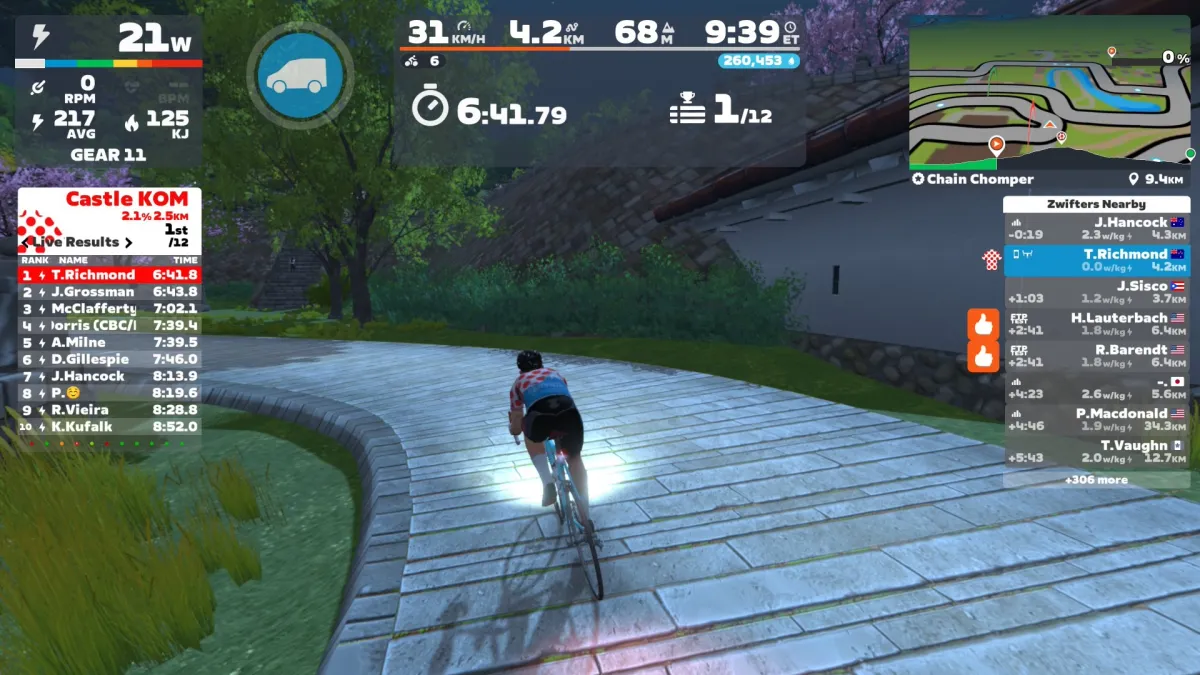Viewport: 1200px width, 675px height.
Task: Open the Castle KOM segment header
Action: pos(110,207)
